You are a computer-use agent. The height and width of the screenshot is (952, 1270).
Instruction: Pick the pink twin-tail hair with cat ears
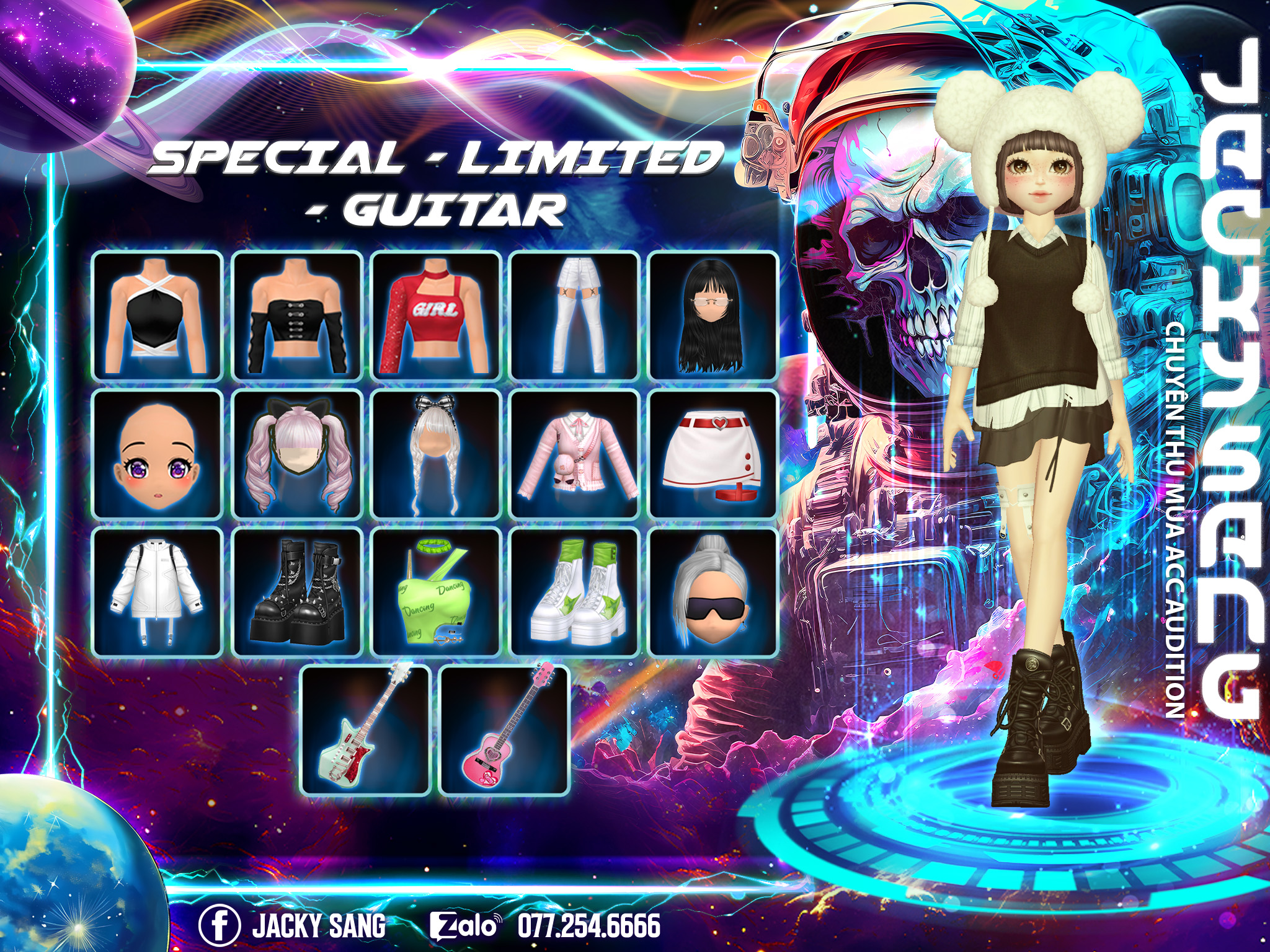coord(297,454)
